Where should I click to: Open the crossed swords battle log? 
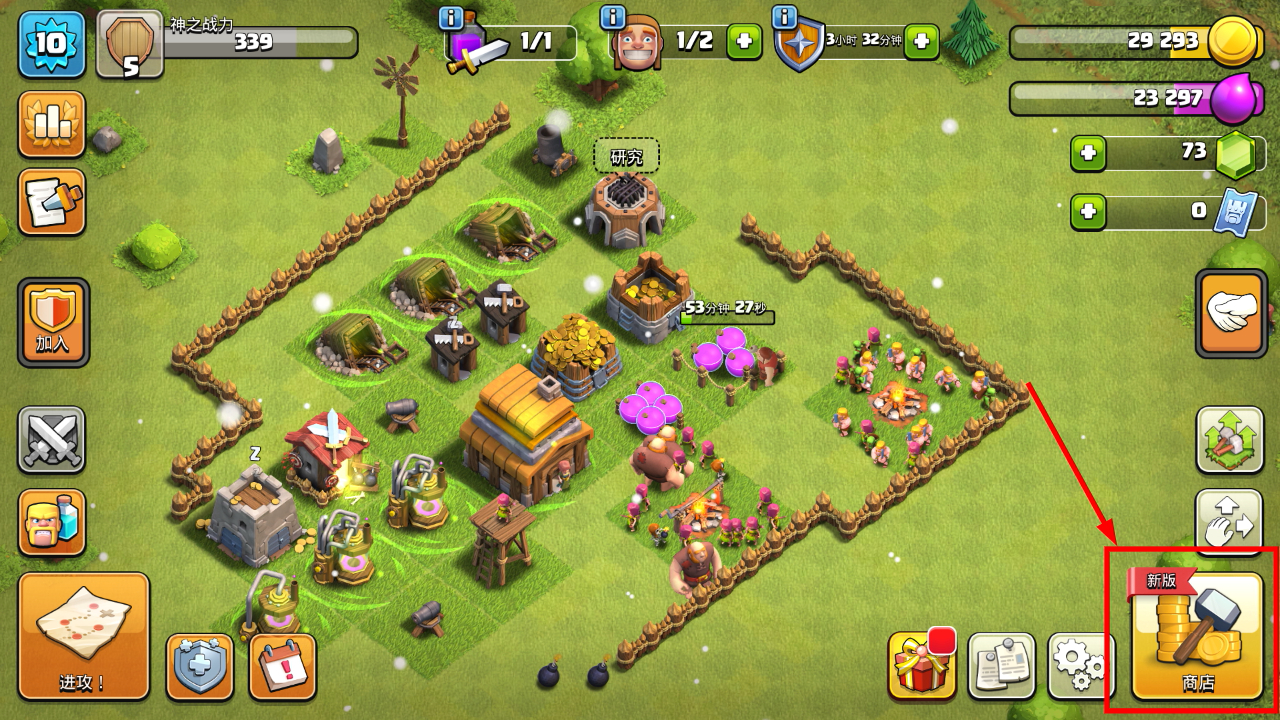tap(52, 440)
